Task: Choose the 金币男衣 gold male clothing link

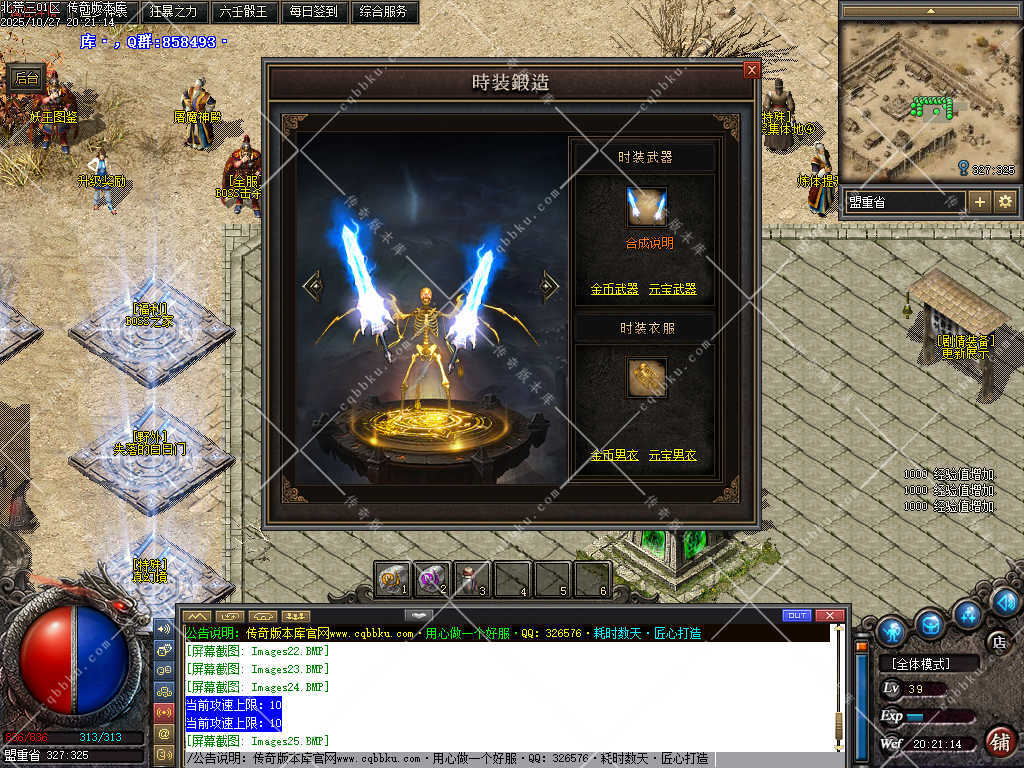Action: click(x=614, y=455)
